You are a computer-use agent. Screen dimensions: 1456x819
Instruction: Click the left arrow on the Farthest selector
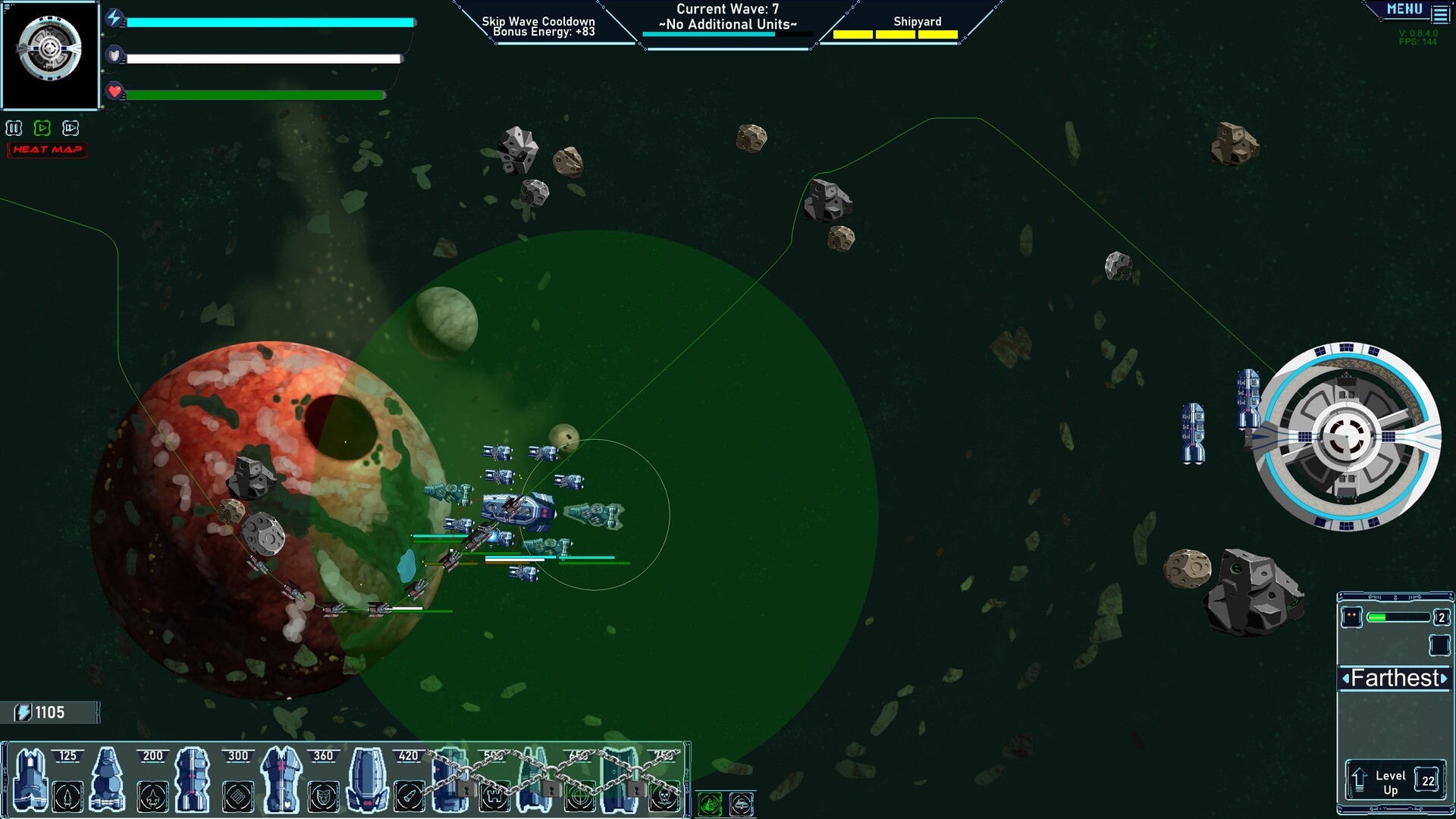click(x=1348, y=679)
